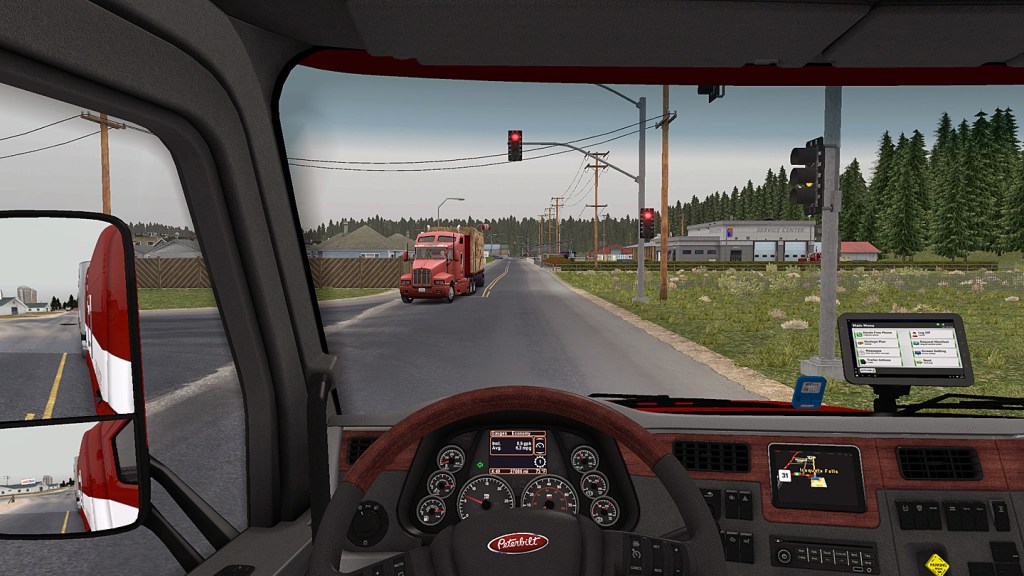Screen dimensions: 1024x576
Task: Choose Trailer Settings on the tablet
Action: (x=878, y=359)
